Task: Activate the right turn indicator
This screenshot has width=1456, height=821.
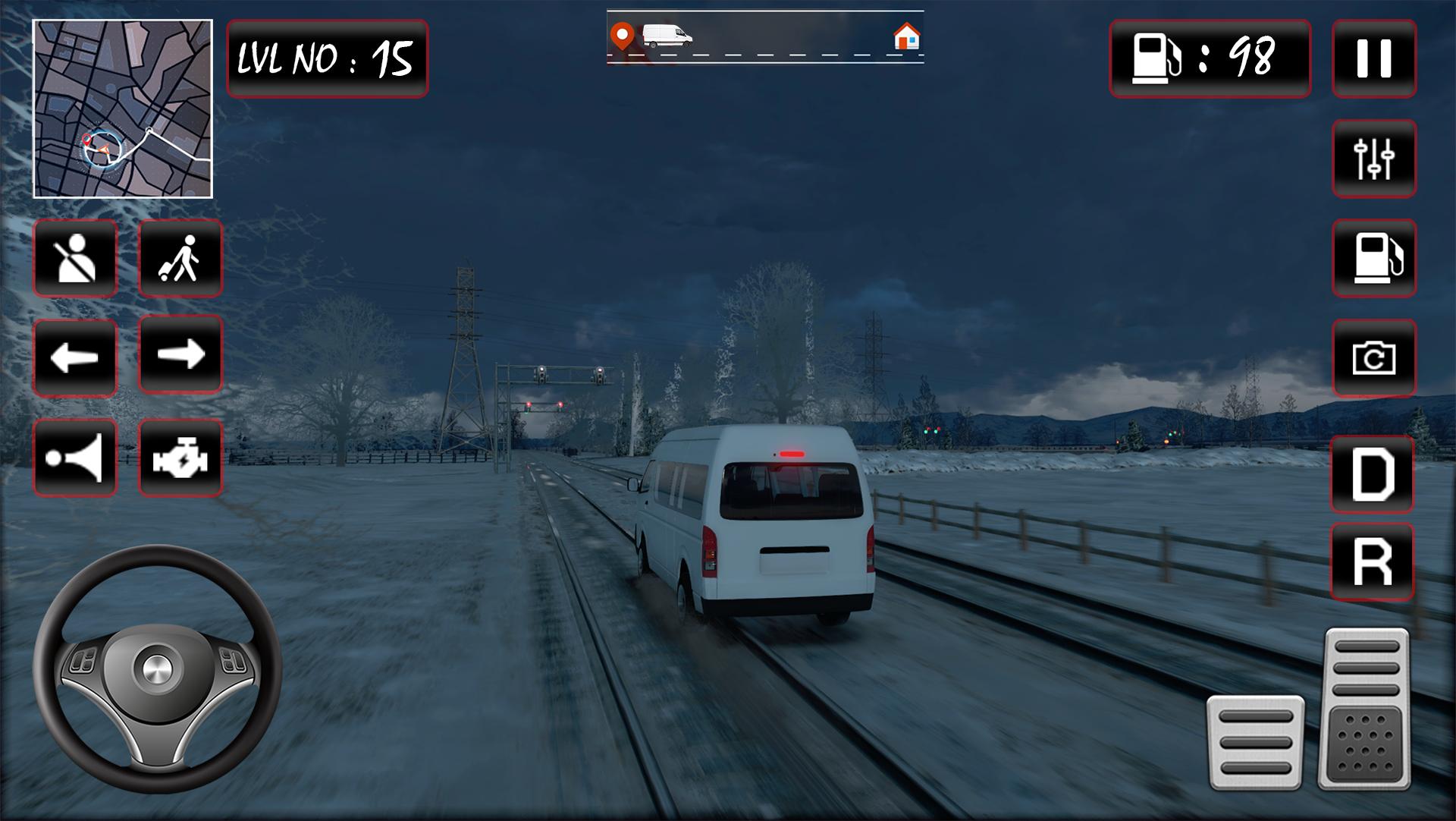Action: 180,354
